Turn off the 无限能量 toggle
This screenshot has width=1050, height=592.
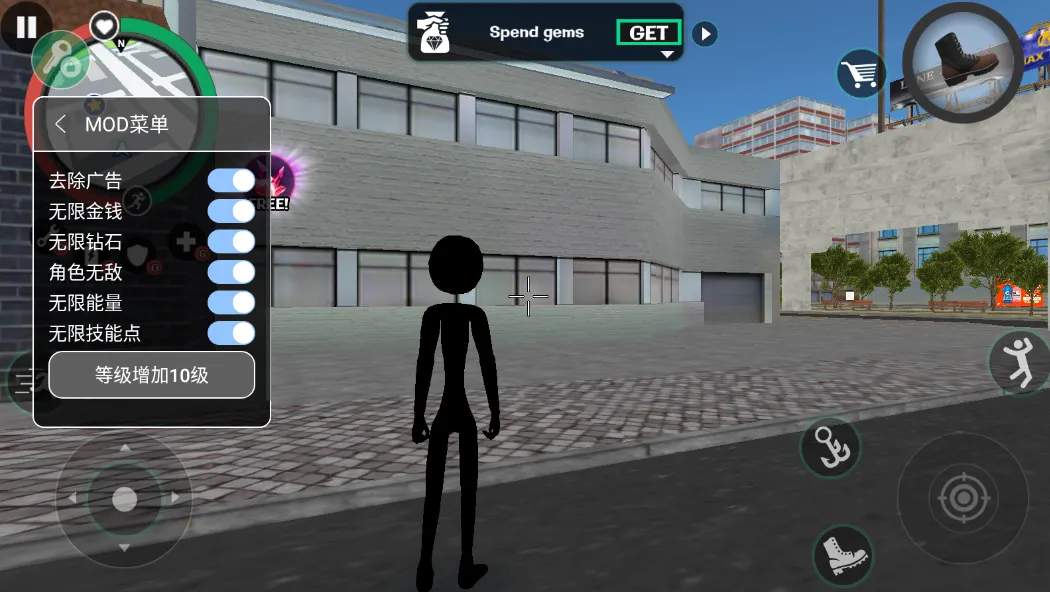pos(231,302)
